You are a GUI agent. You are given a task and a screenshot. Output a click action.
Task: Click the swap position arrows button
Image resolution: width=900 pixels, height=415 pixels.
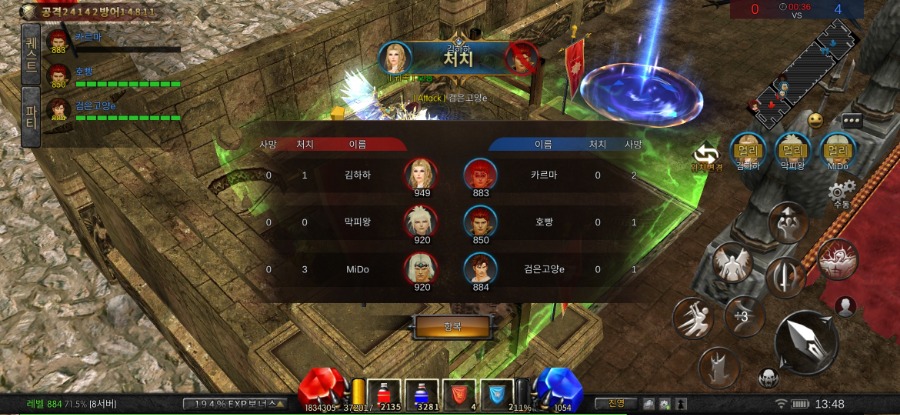[707, 154]
